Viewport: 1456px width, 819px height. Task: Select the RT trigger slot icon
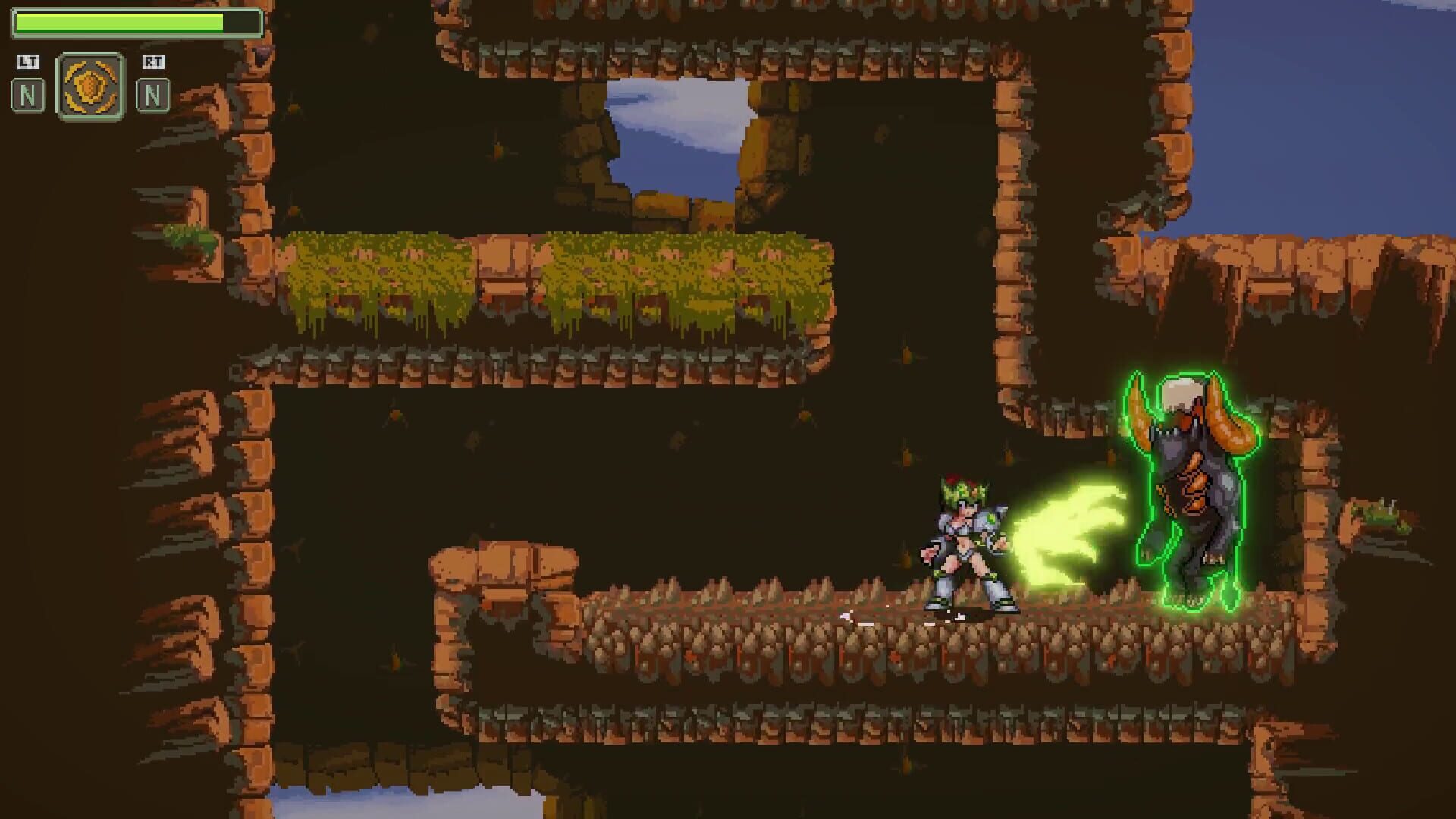153,64
